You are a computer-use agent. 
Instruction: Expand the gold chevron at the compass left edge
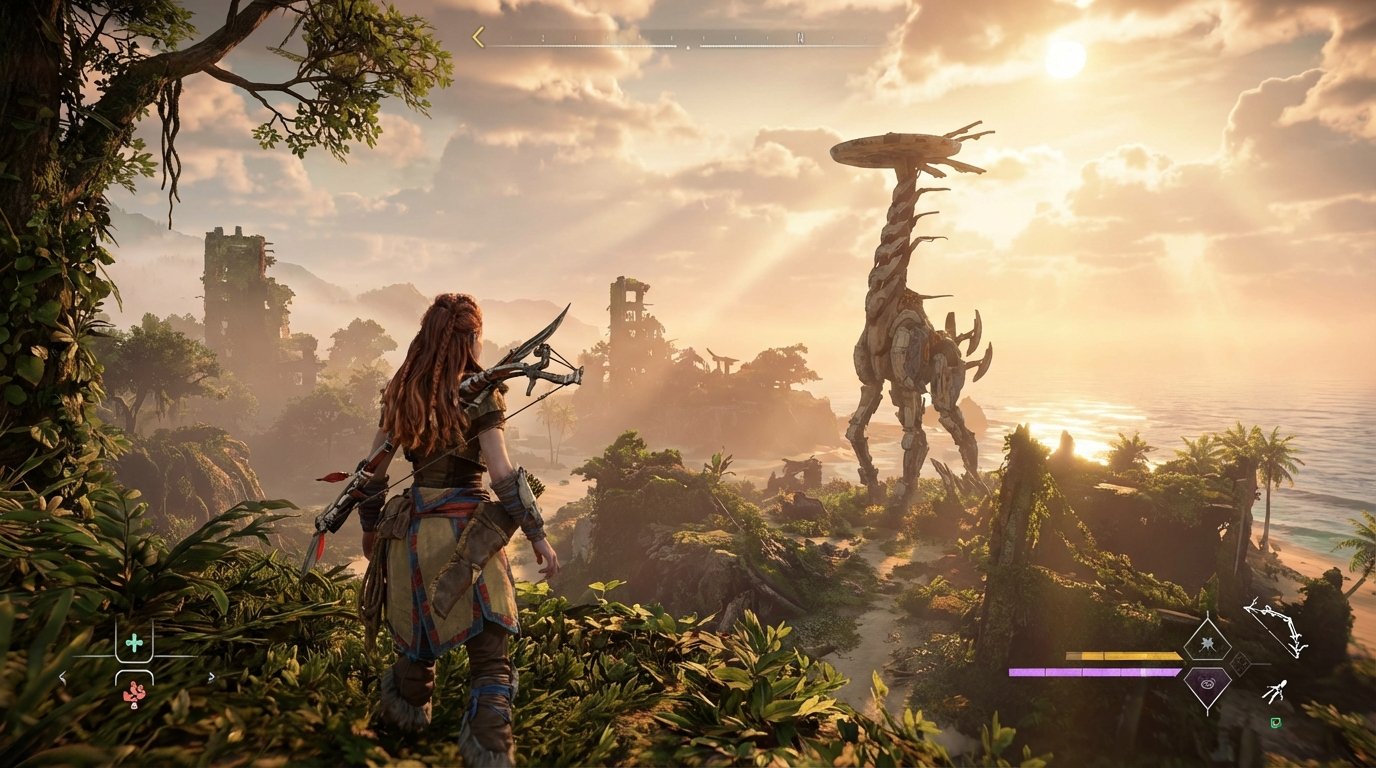point(477,37)
